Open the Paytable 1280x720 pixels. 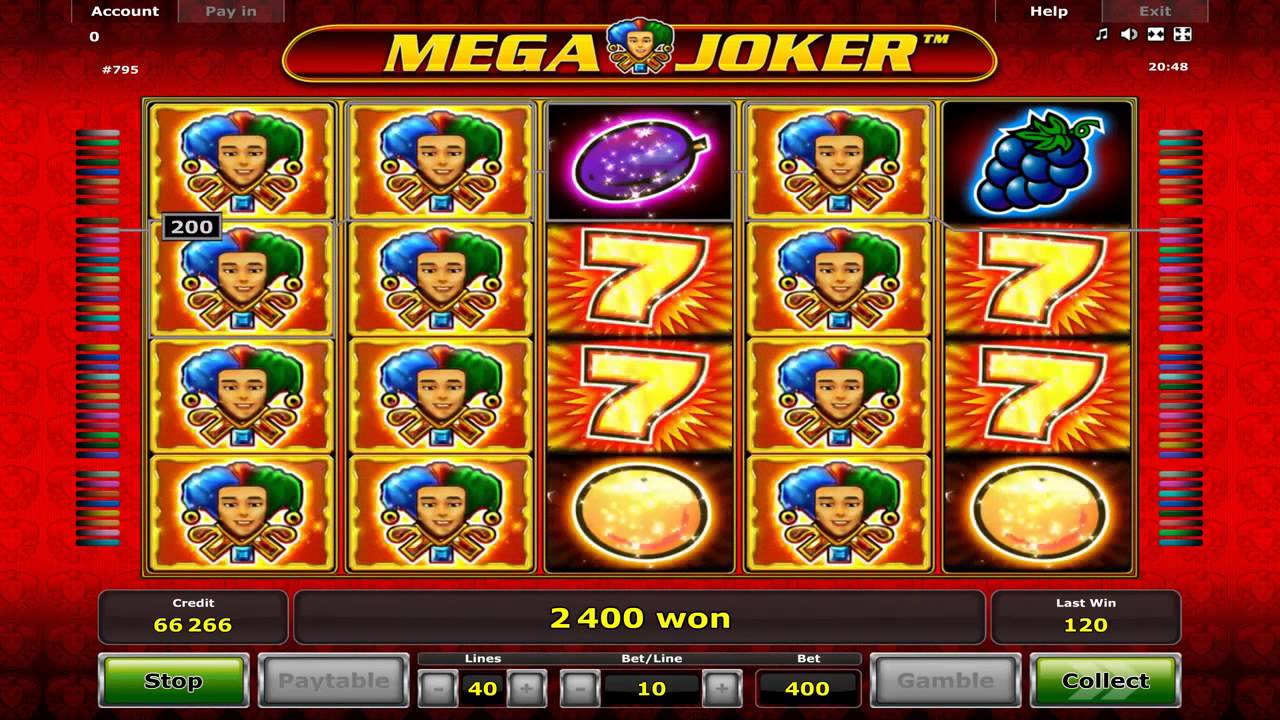click(333, 681)
